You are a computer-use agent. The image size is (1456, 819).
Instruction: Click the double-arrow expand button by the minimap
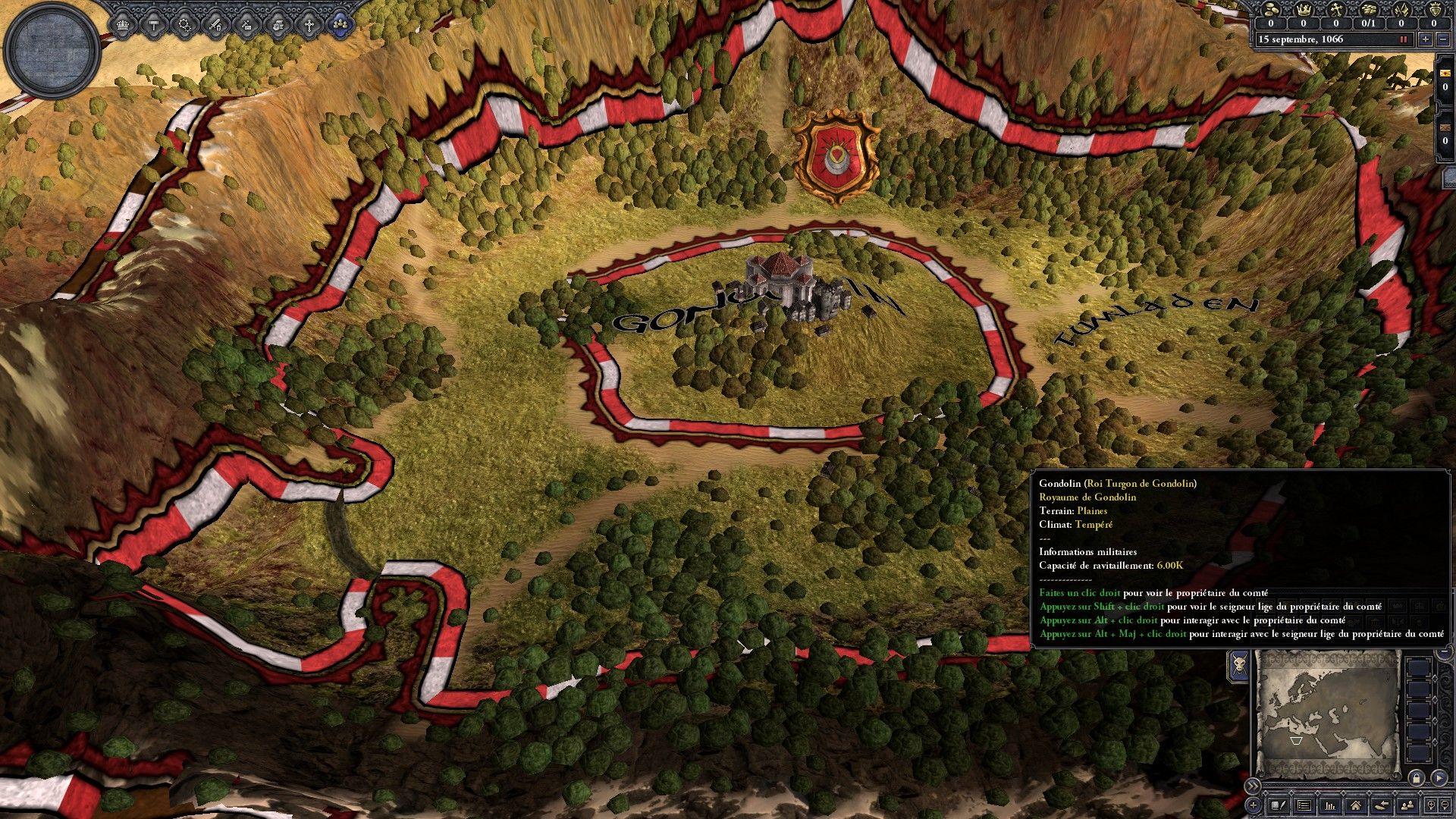1253,786
